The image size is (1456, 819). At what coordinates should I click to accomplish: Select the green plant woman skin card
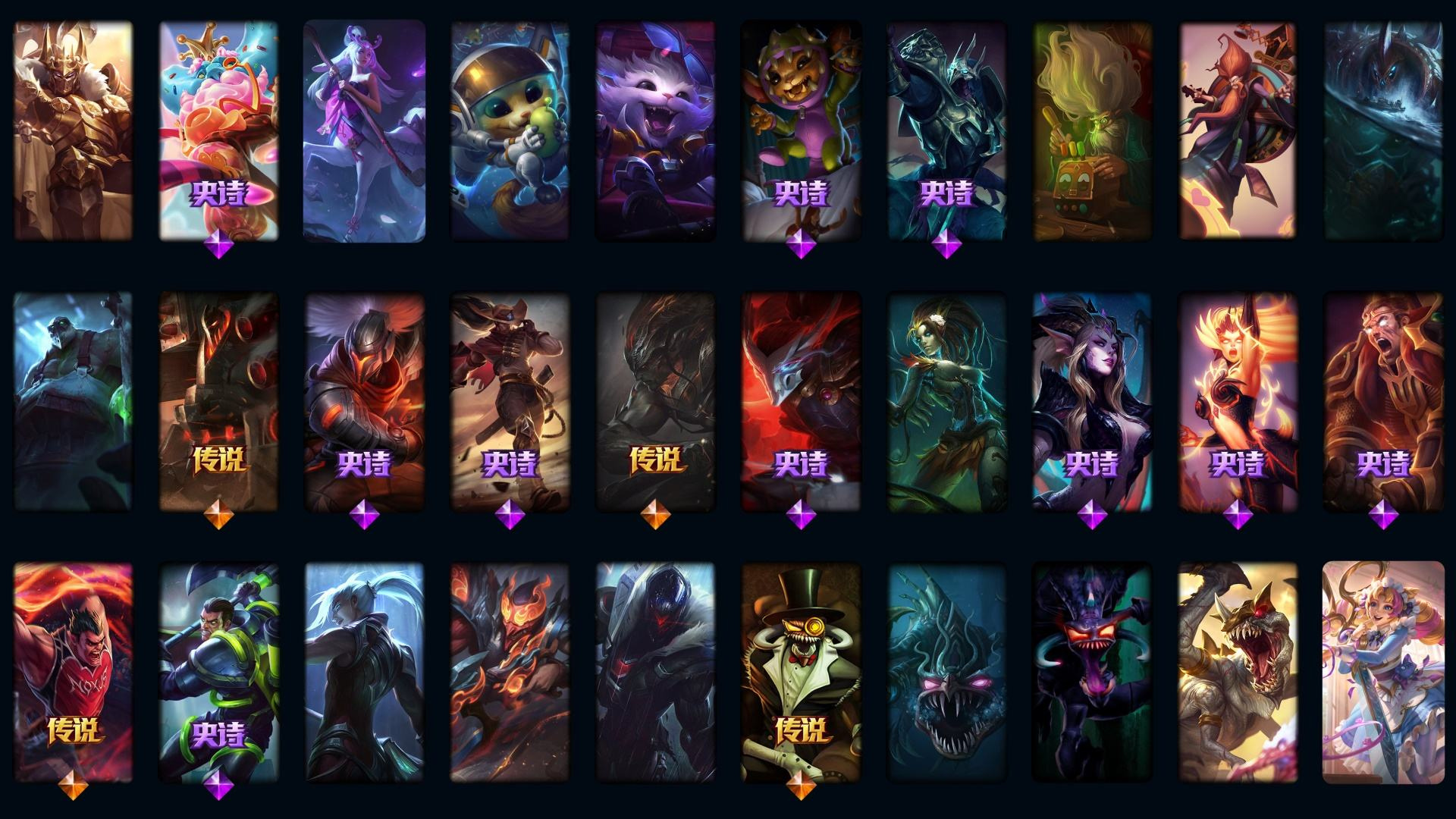pyautogui.click(x=946, y=402)
